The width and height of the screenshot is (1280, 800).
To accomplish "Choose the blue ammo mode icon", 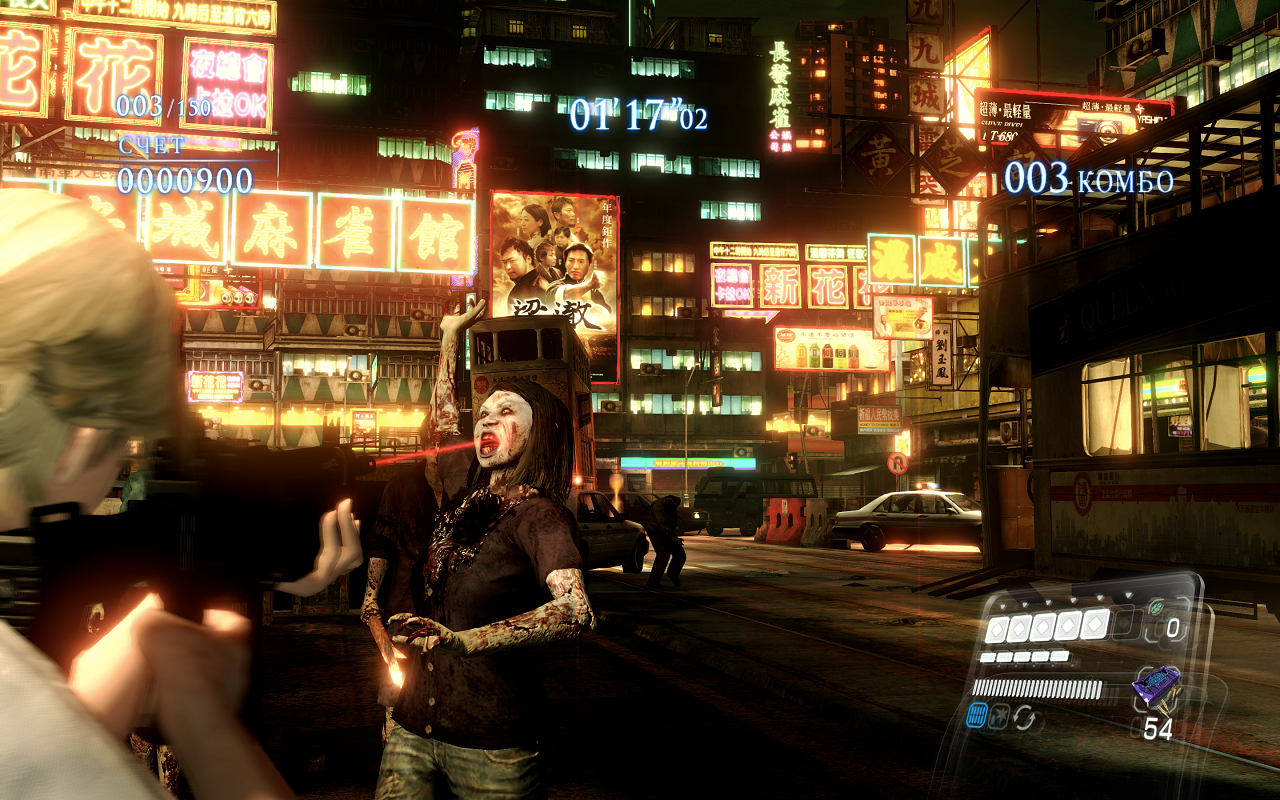I will [x=977, y=716].
